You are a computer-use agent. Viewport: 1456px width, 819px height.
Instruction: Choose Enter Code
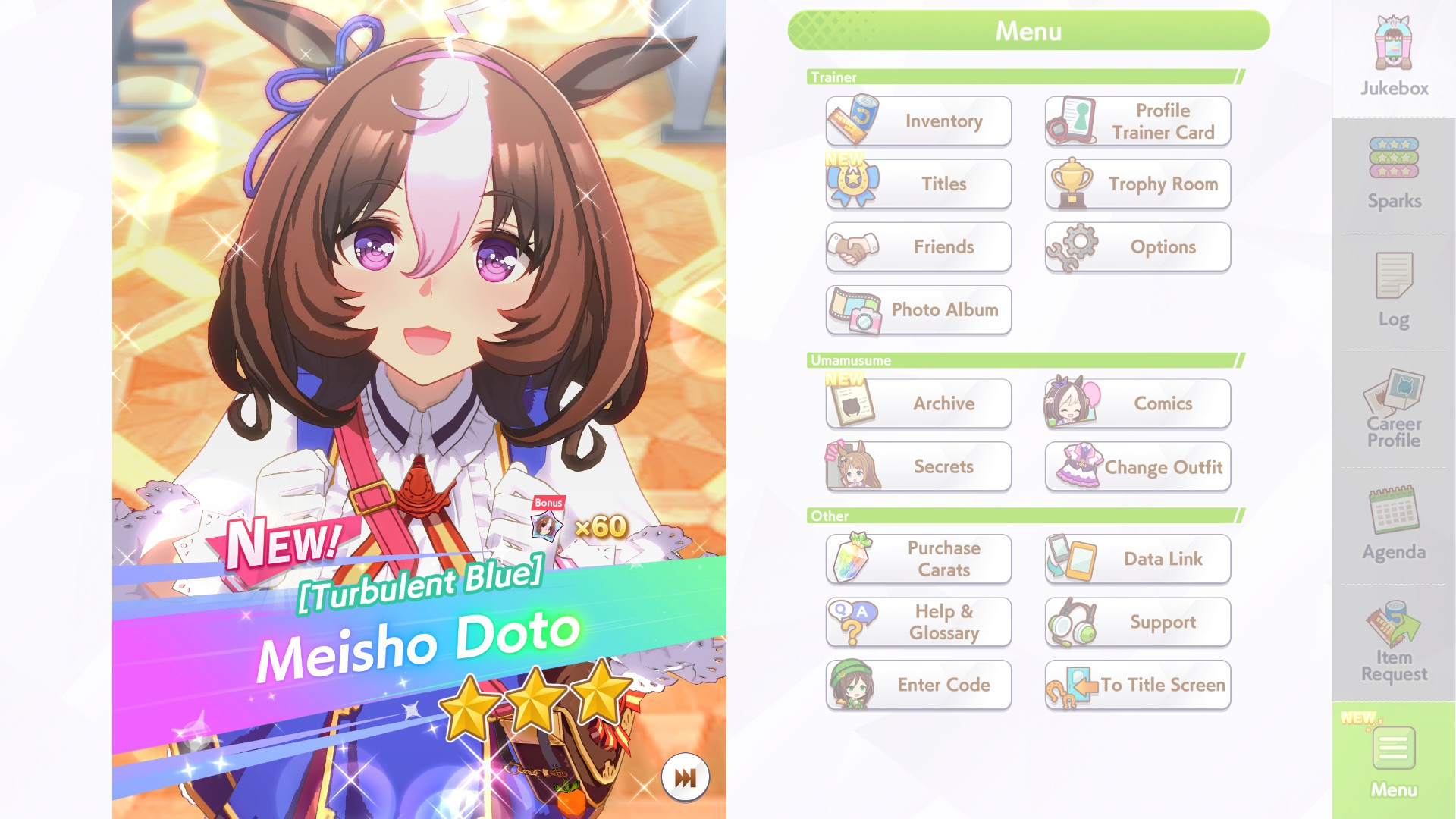(x=918, y=685)
